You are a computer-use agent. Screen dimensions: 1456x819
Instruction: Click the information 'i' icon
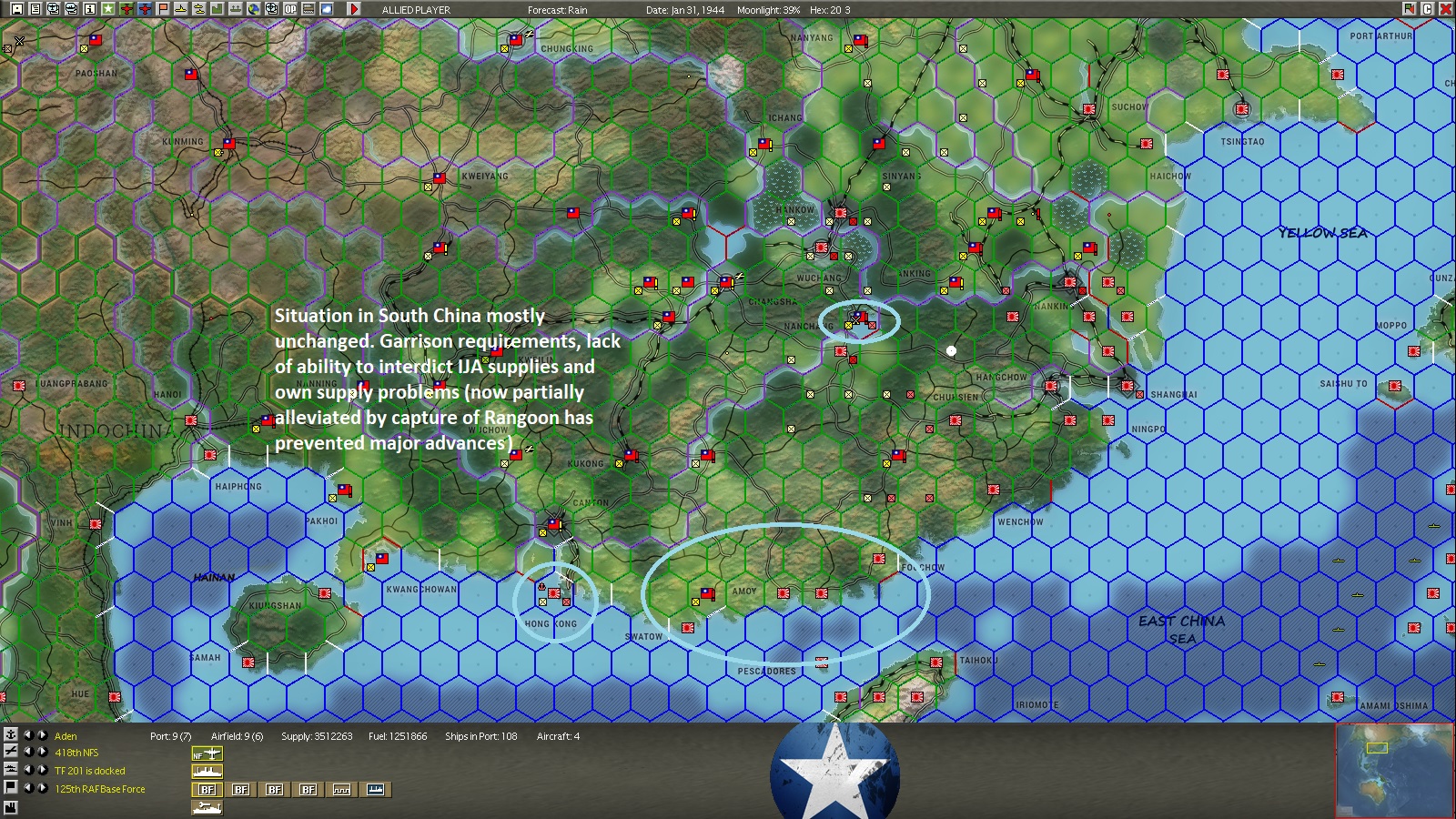[x=88, y=7]
